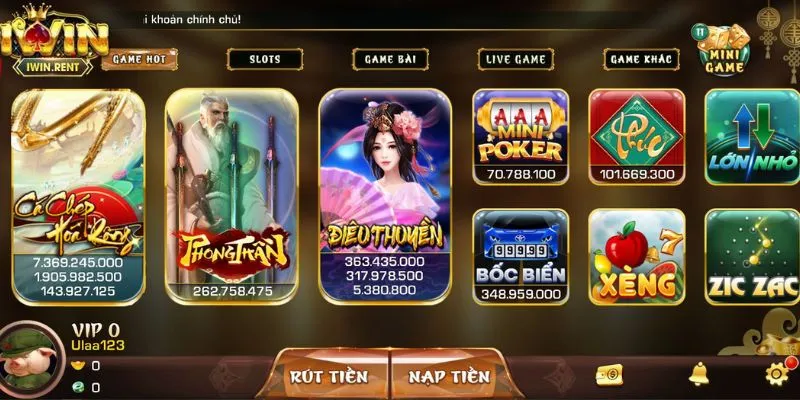Choose the Điêu Thuyền game tile
800x400 pixels.
tap(385, 195)
